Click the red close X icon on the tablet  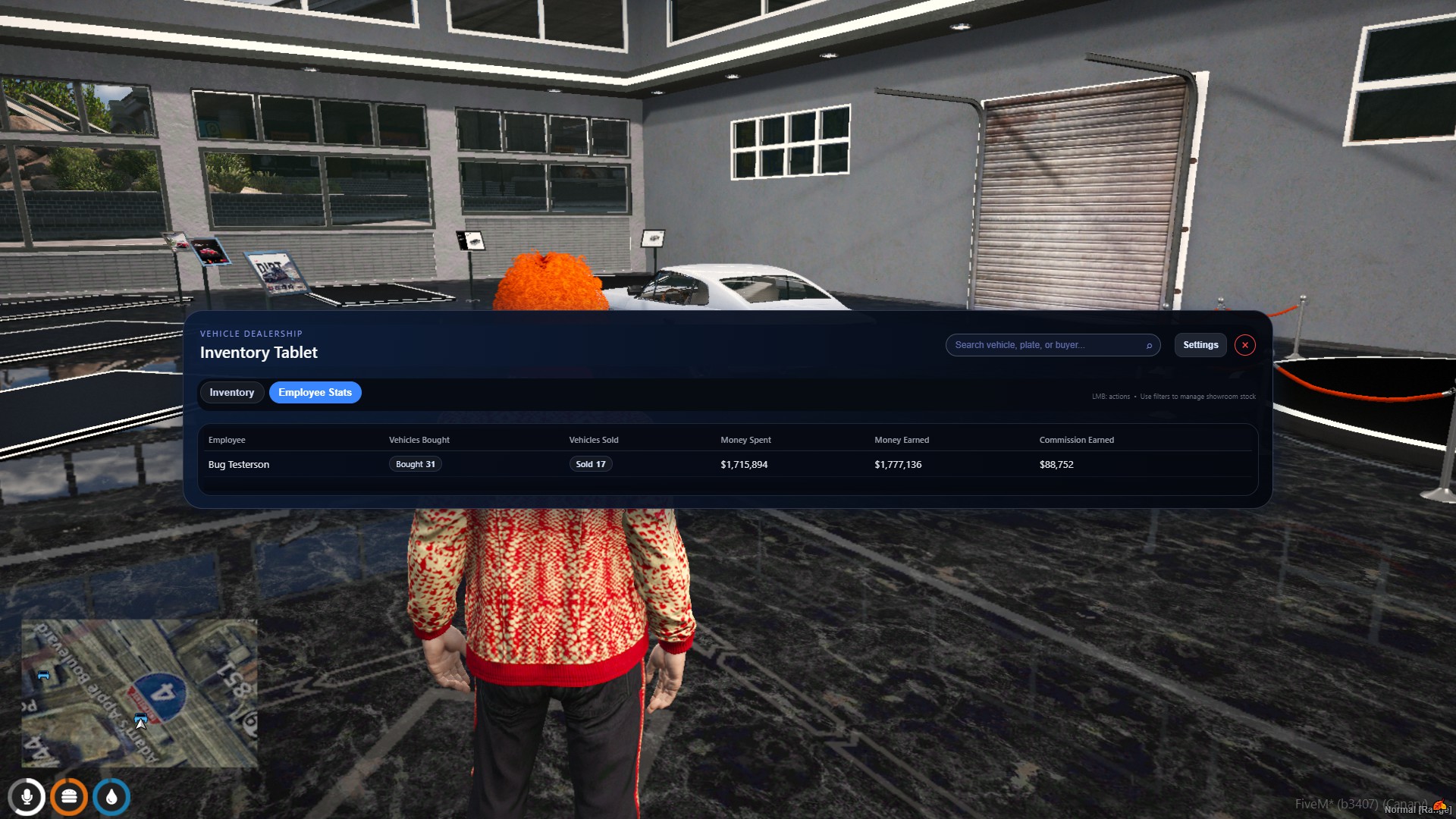1244,344
